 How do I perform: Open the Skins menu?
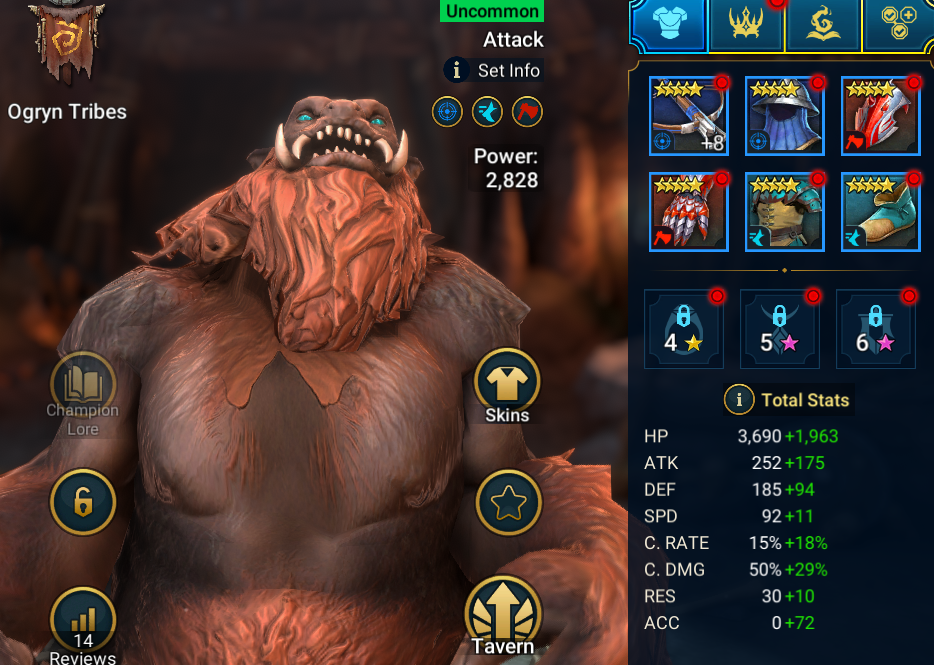pyautogui.click(x=507, y=384)
